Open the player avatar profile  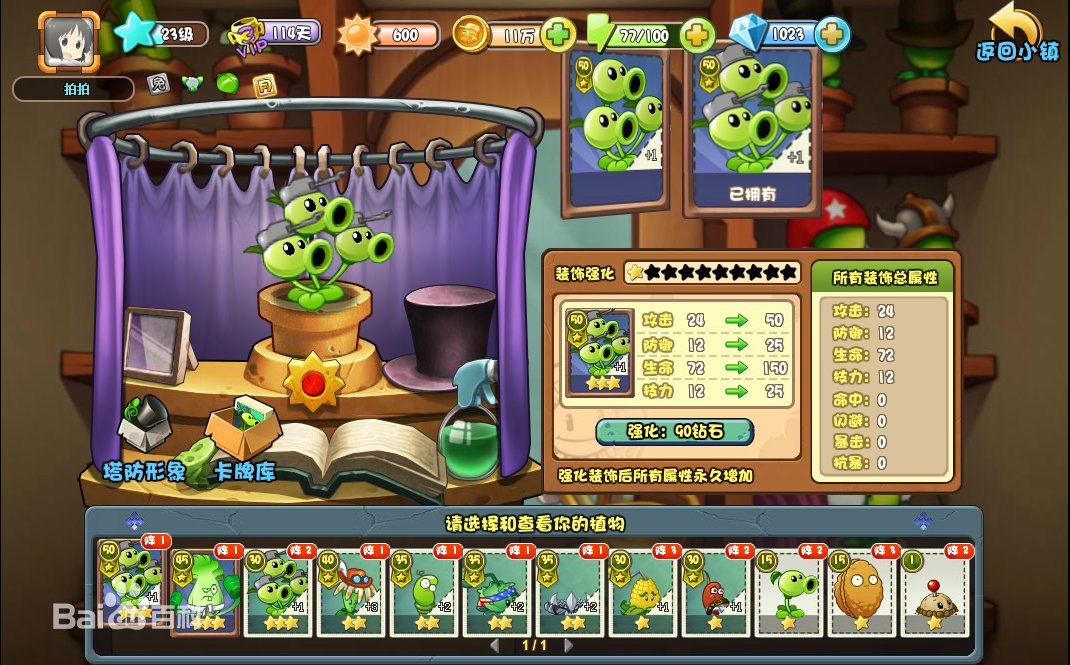[69, 40]
